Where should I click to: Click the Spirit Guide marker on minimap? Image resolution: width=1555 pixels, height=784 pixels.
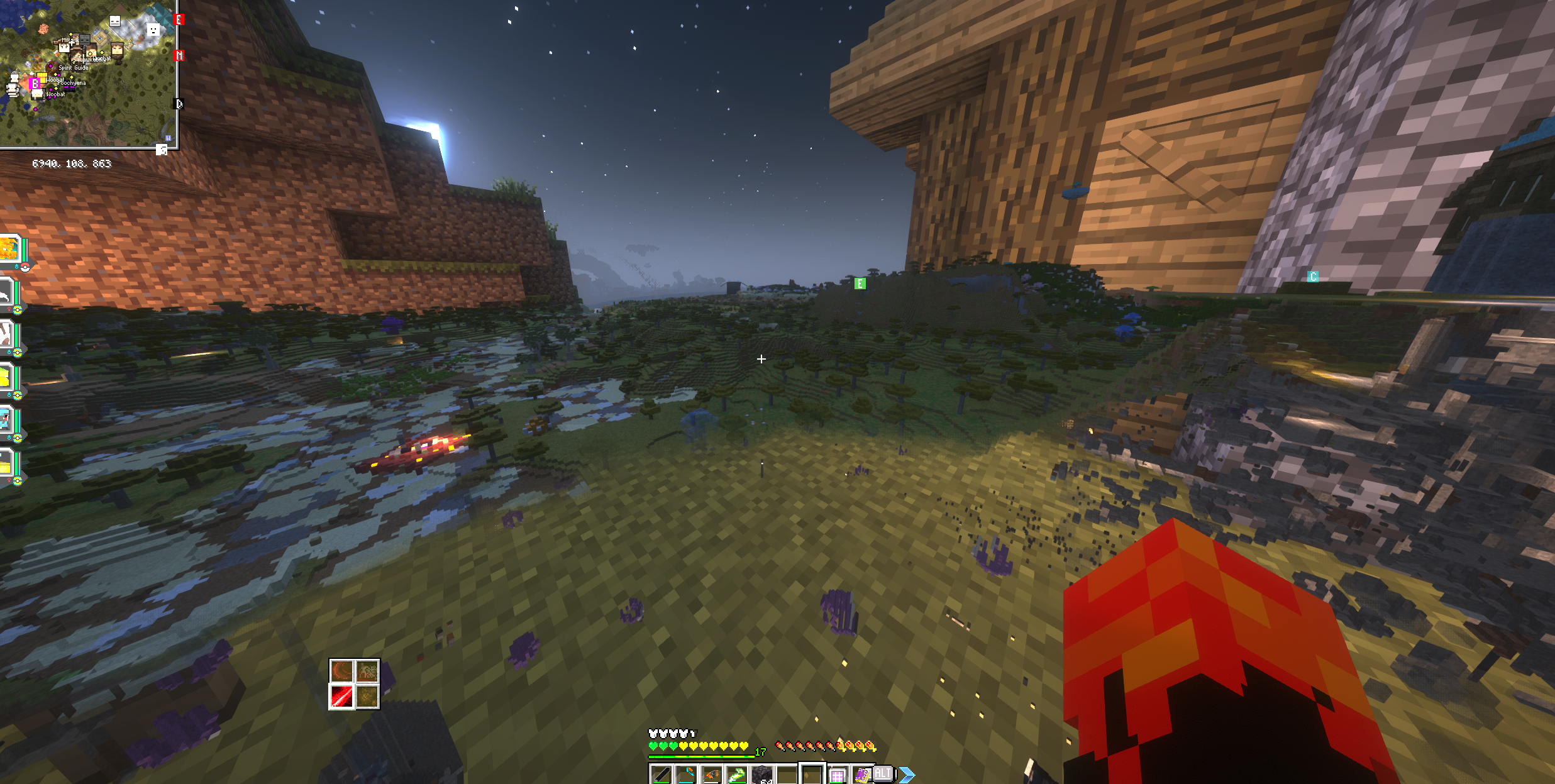tap(73, 67)
